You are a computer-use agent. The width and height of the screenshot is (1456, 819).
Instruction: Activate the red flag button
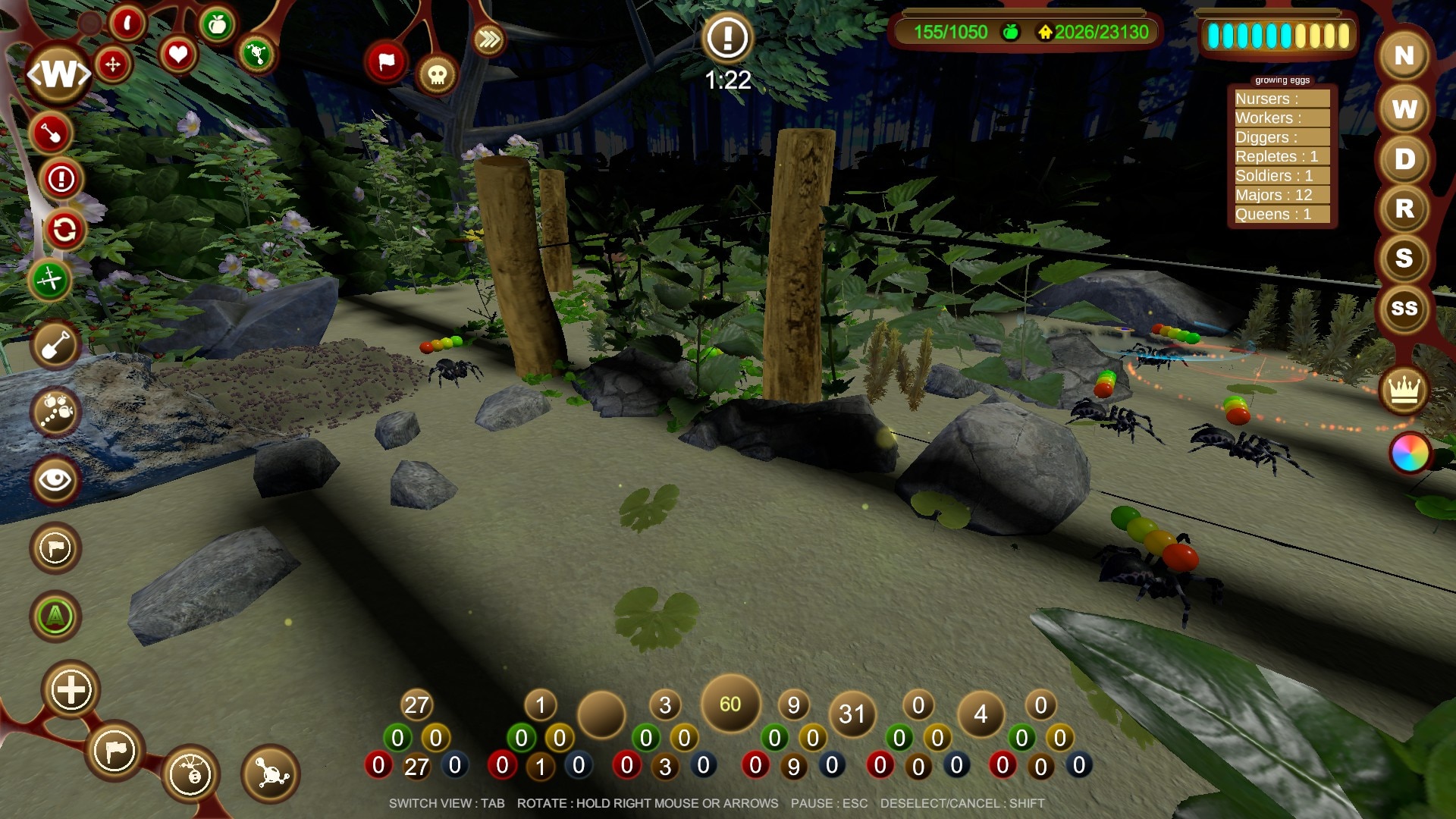coord(386,62)
